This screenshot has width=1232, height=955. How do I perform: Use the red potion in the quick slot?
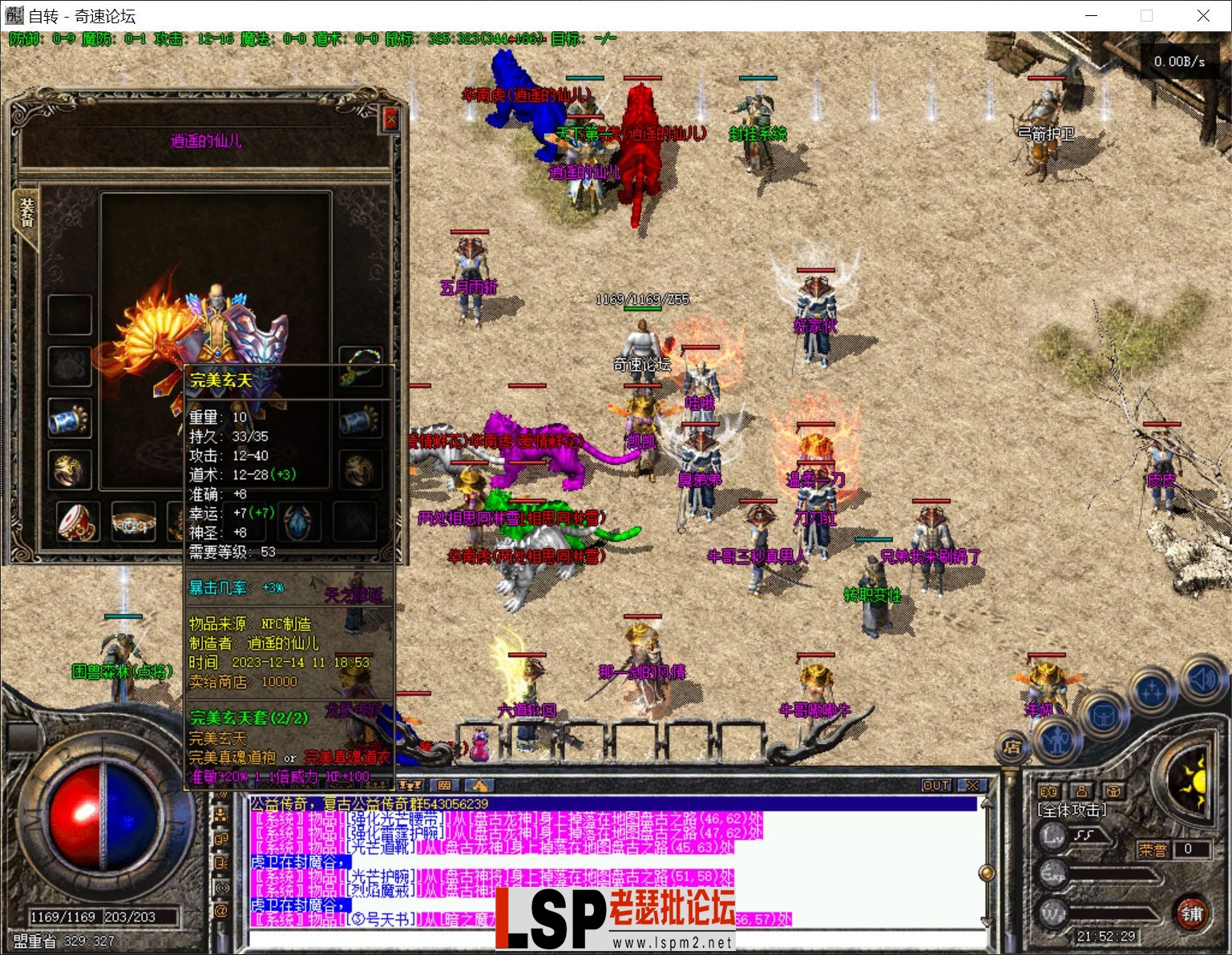click(479, 744)
